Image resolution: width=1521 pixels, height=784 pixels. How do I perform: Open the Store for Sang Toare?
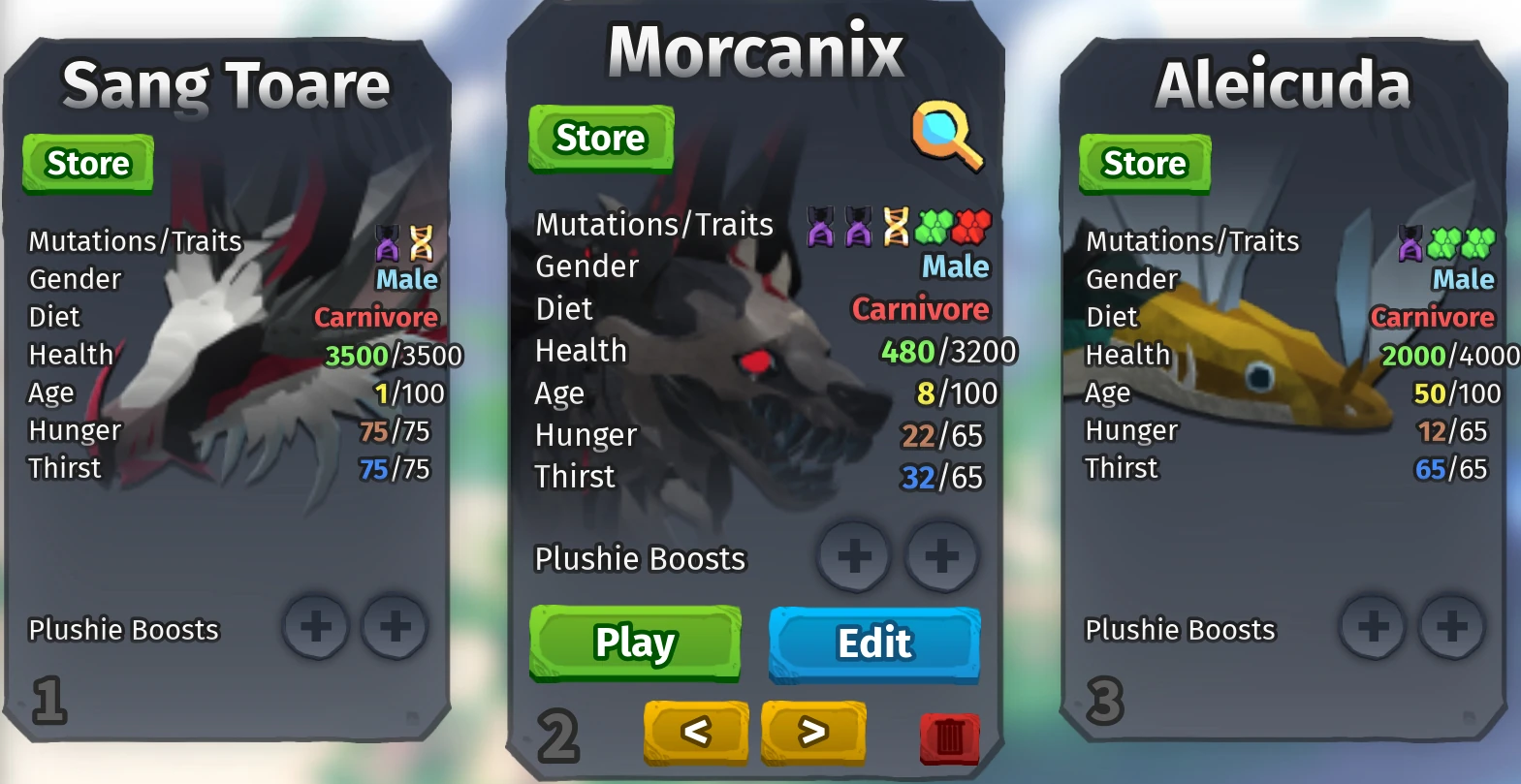[87, 162]
